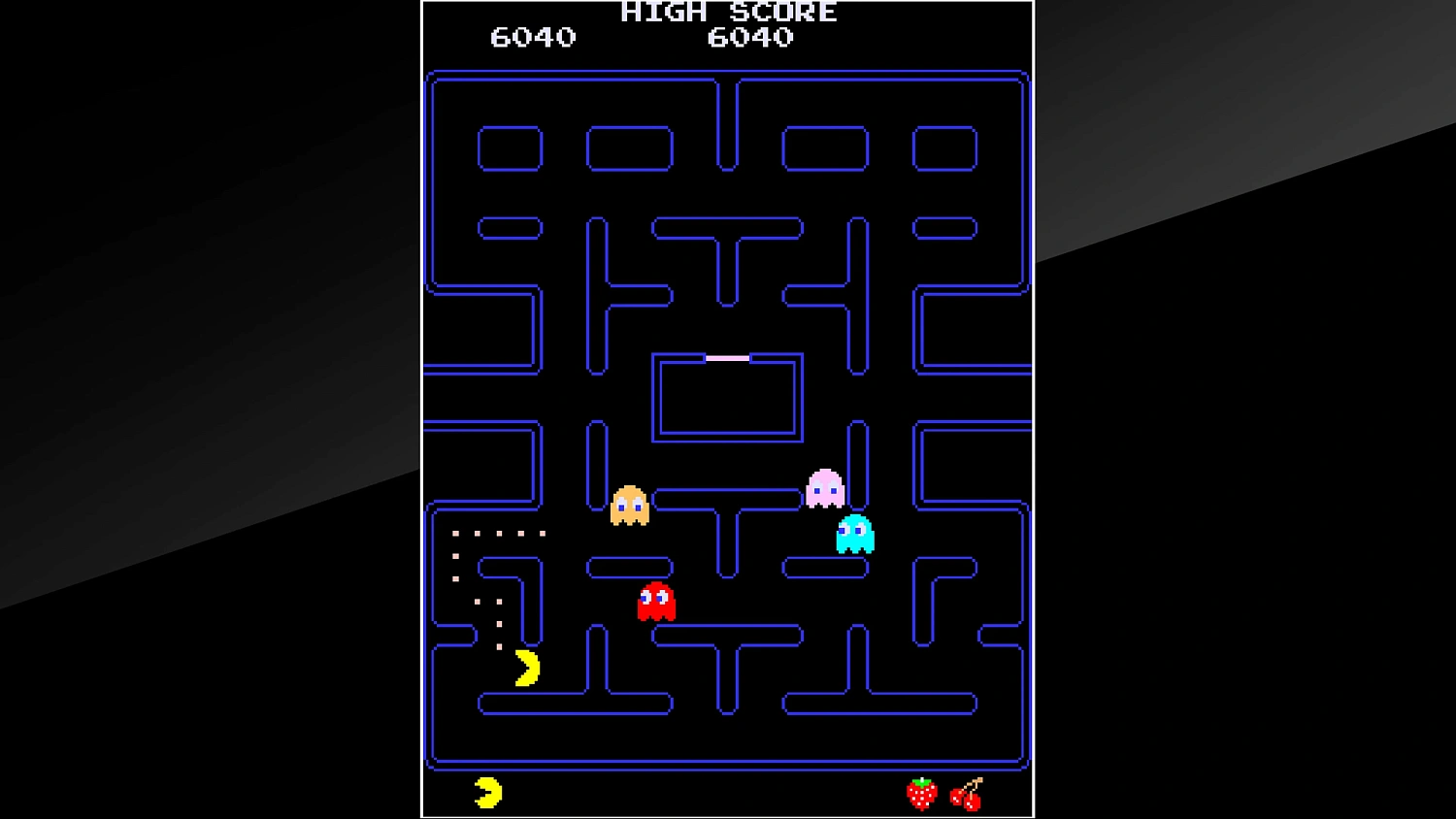Click a pellet in the vertical dot column
Screen dimensions: 1456x819
(454, 558)
